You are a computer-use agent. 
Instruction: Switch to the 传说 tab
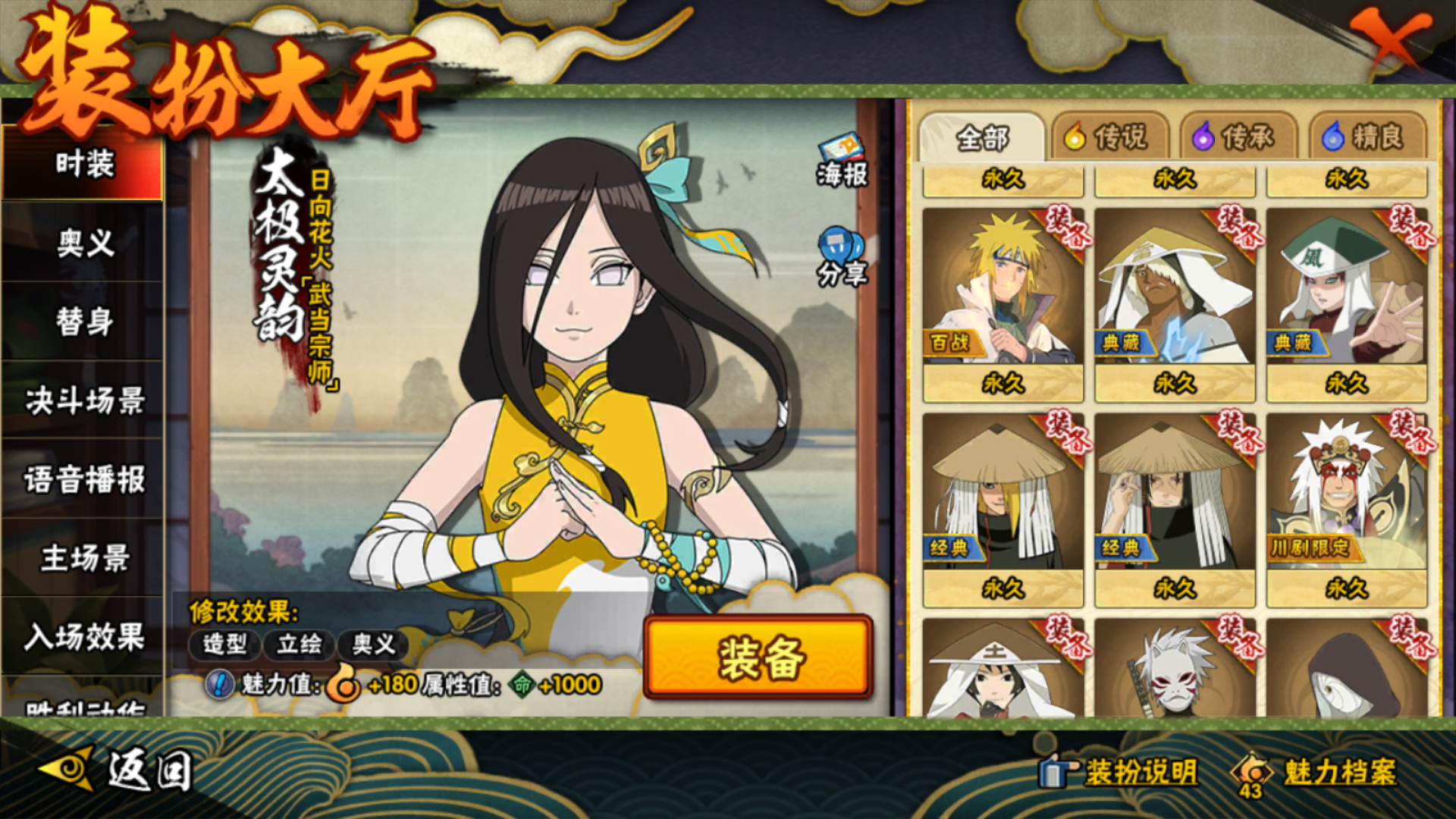pos(1108,137)
